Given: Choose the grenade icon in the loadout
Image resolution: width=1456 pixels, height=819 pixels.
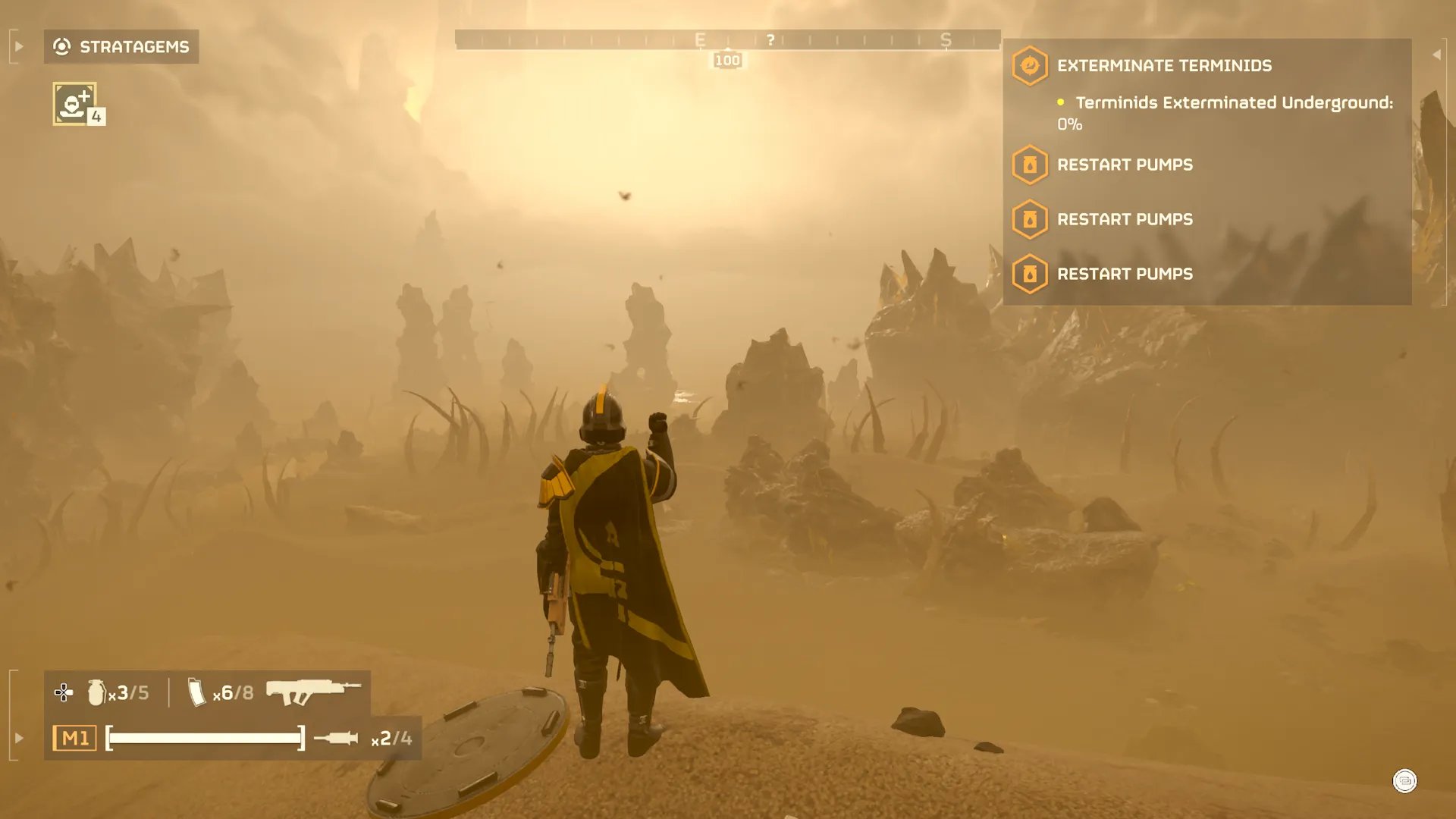Looking at the screenshot, I should pos(96,692).
